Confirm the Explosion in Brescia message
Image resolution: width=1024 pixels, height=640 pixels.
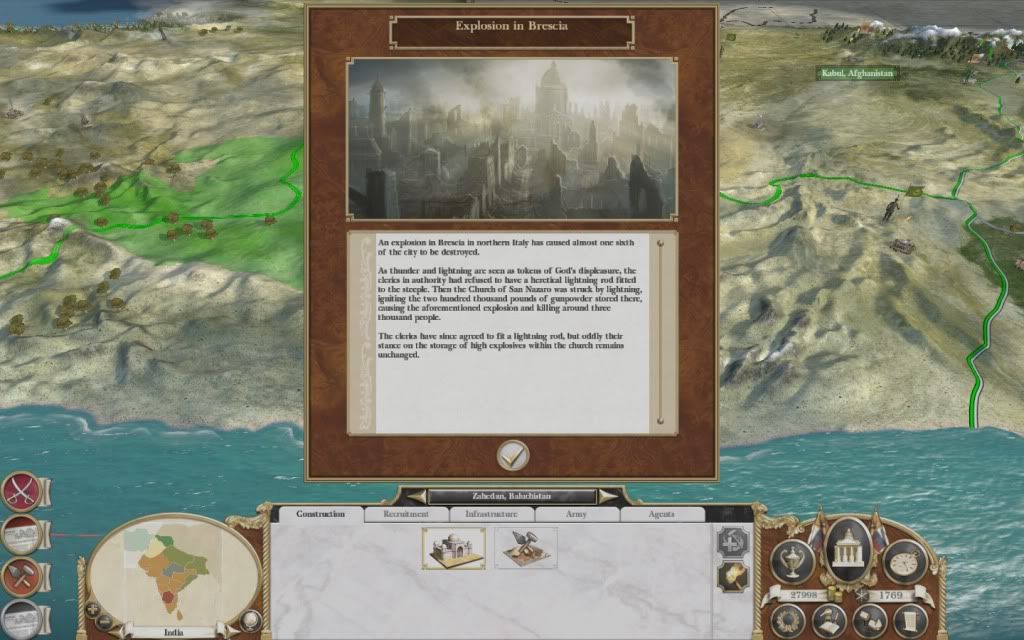coord(513,455)
